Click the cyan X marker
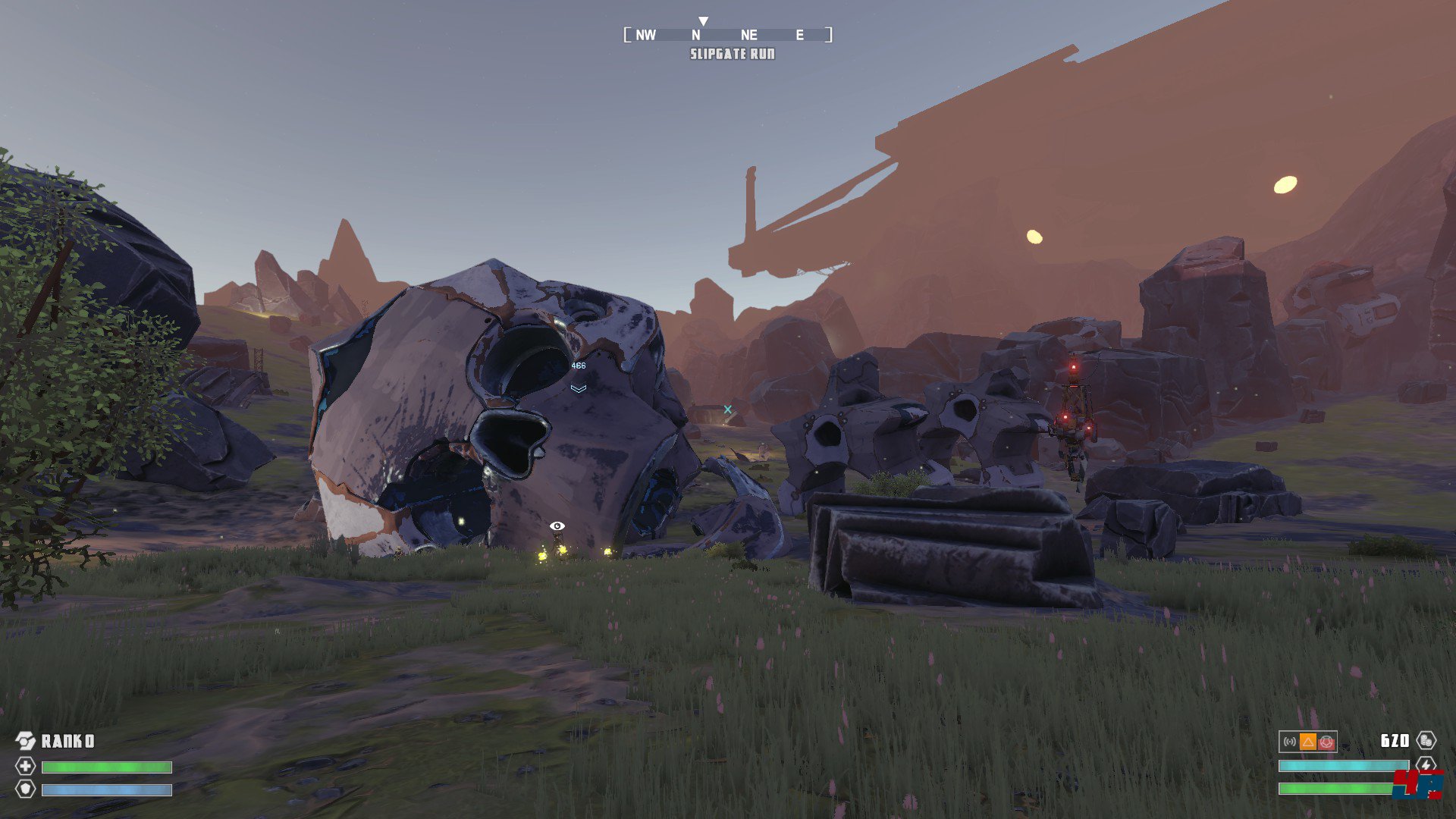Image resolution: width=1456 pixels, height=819 pixels. click(x=728, y=409)
